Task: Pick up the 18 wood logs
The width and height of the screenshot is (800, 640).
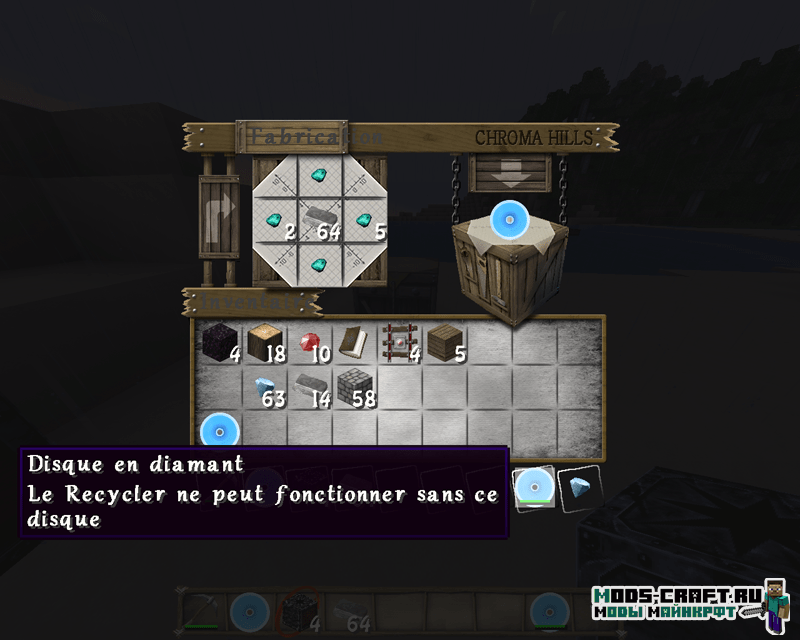Action: pos(263,344)
